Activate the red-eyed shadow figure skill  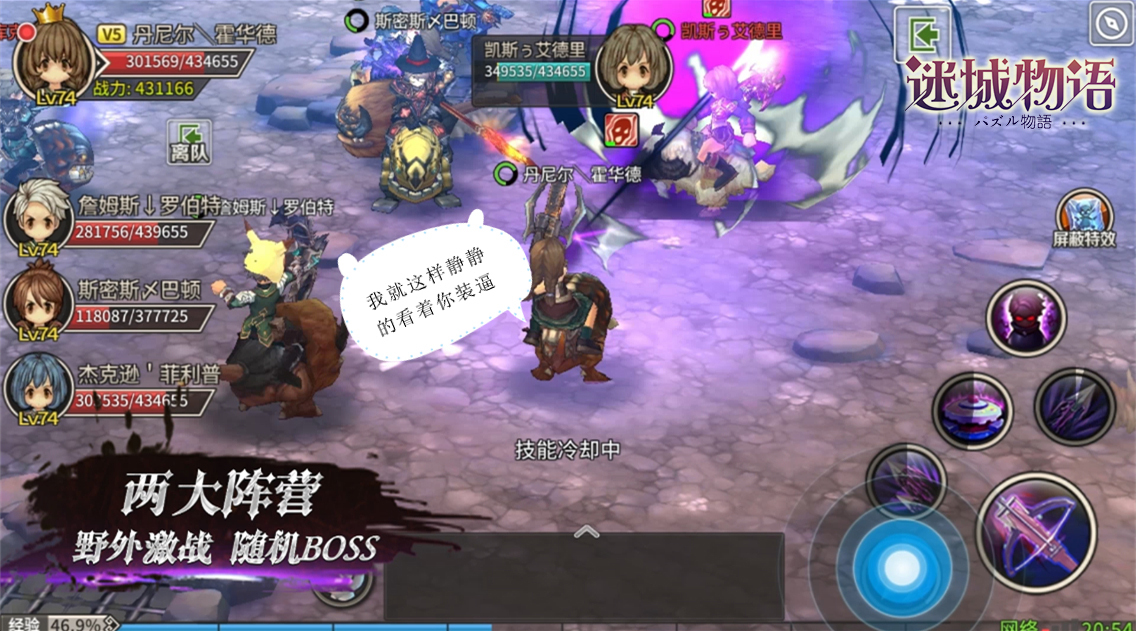(1026, 320)
